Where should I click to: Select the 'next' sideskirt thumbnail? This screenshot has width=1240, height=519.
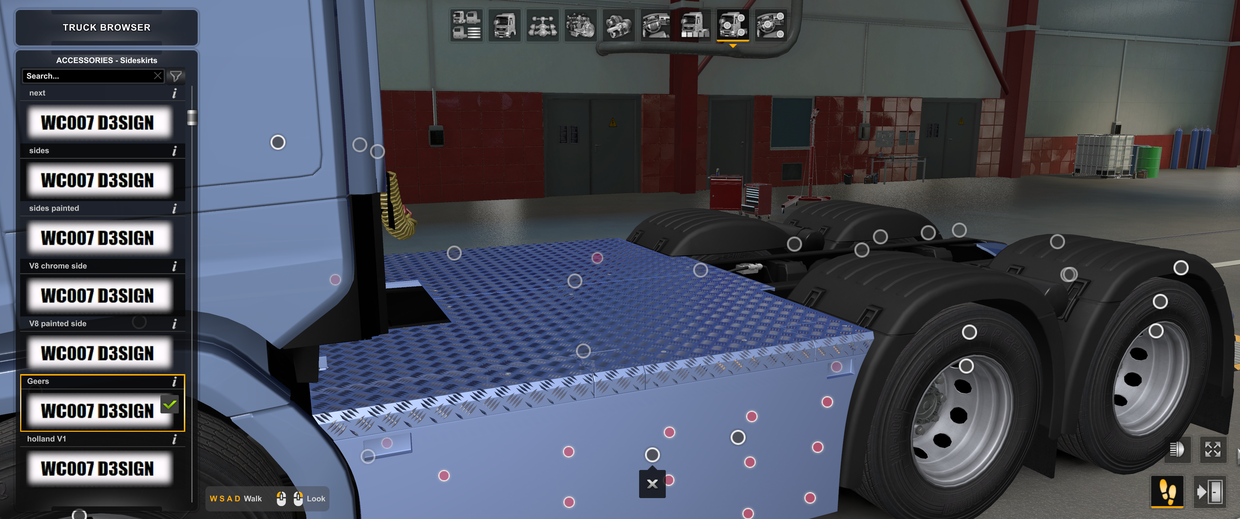(x=97, y=123)
